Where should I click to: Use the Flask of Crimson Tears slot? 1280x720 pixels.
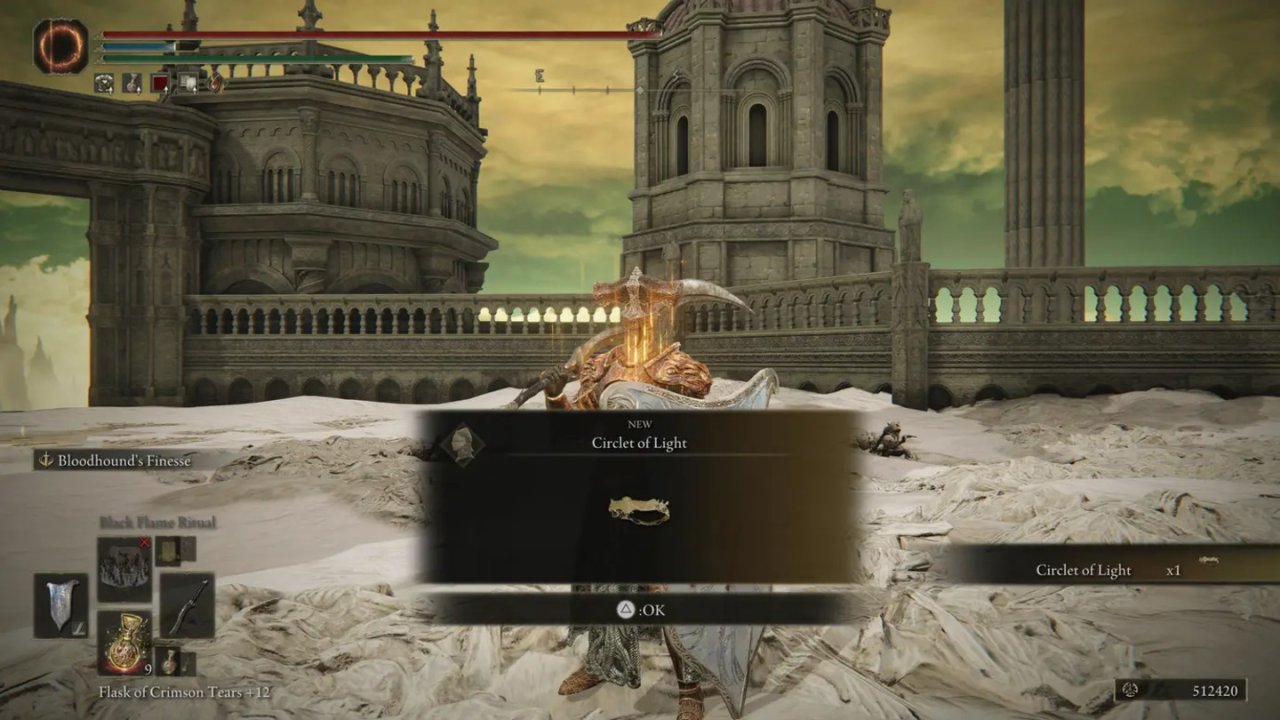pos(125,642)
